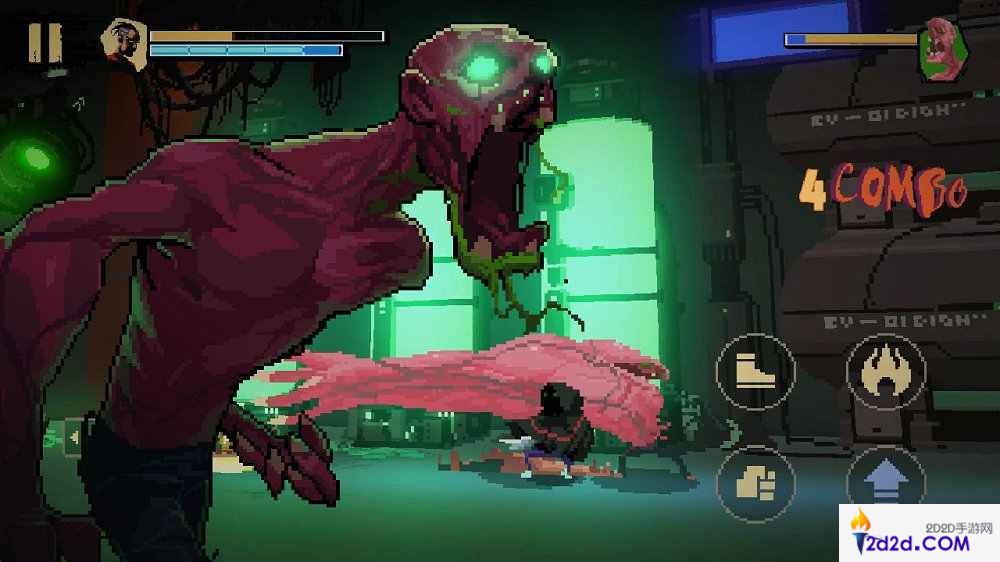1000x562 pixels.
Task: Activate the flame special attack button
Action: tap(885, 372)
